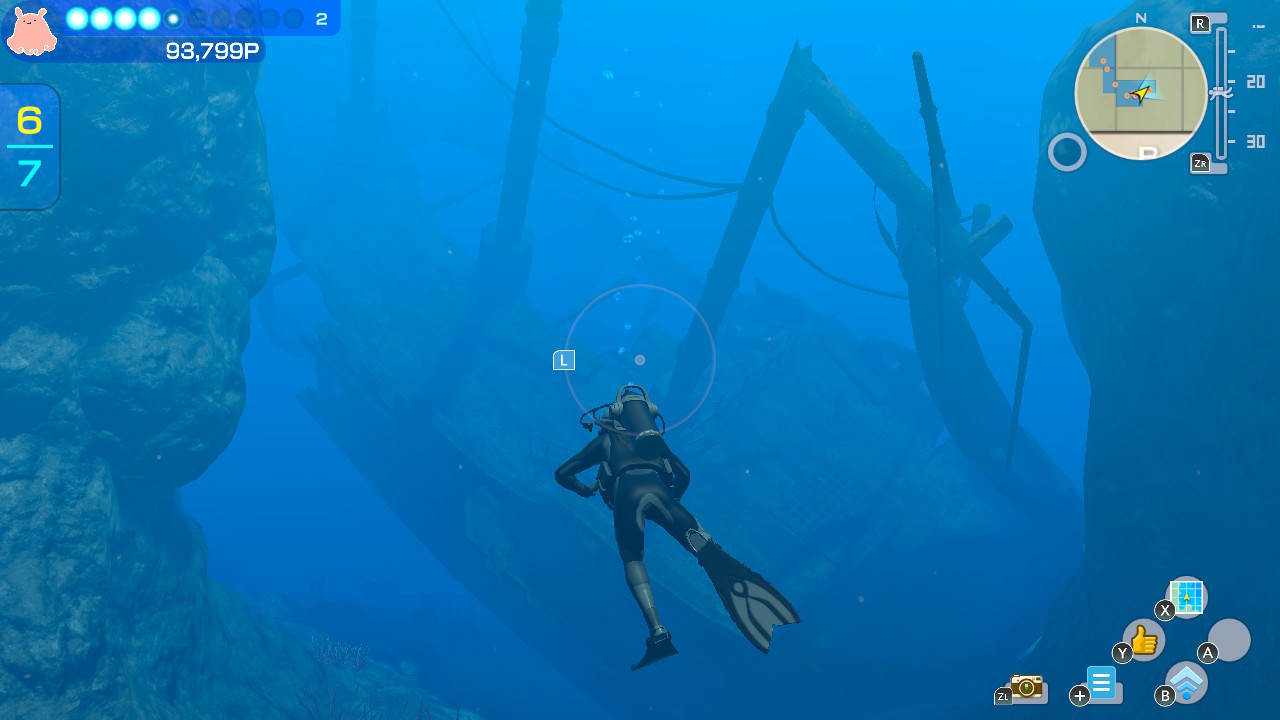
Task: Tap the thumbs-up emote icon
Action: (1142, 640)
